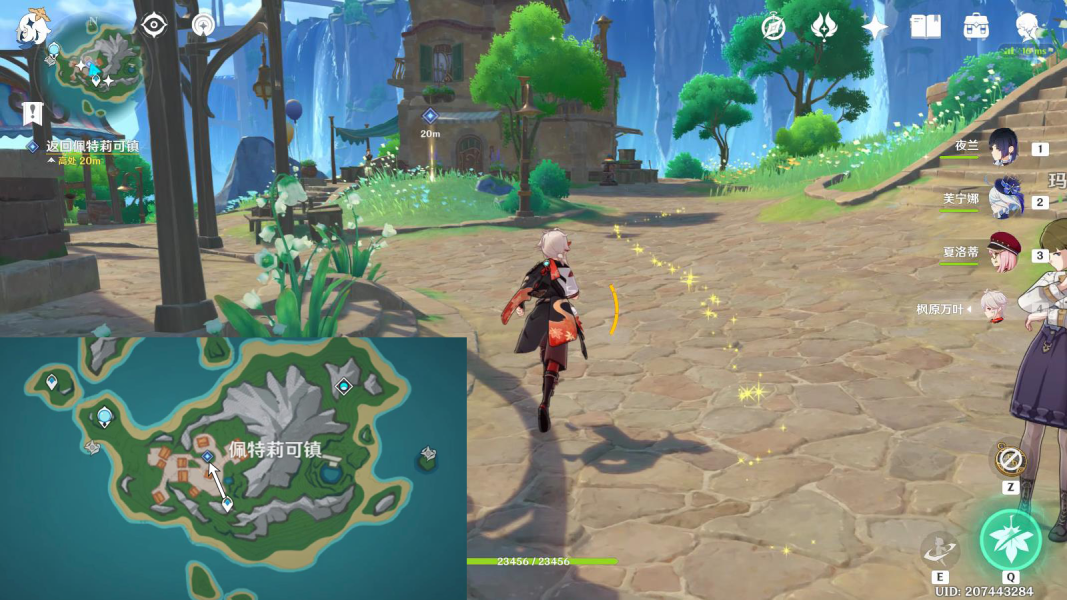Click the 佩特莉可镇 label on enlarged map
This screenshot has height=600, width=1067.
click(274, 450)
